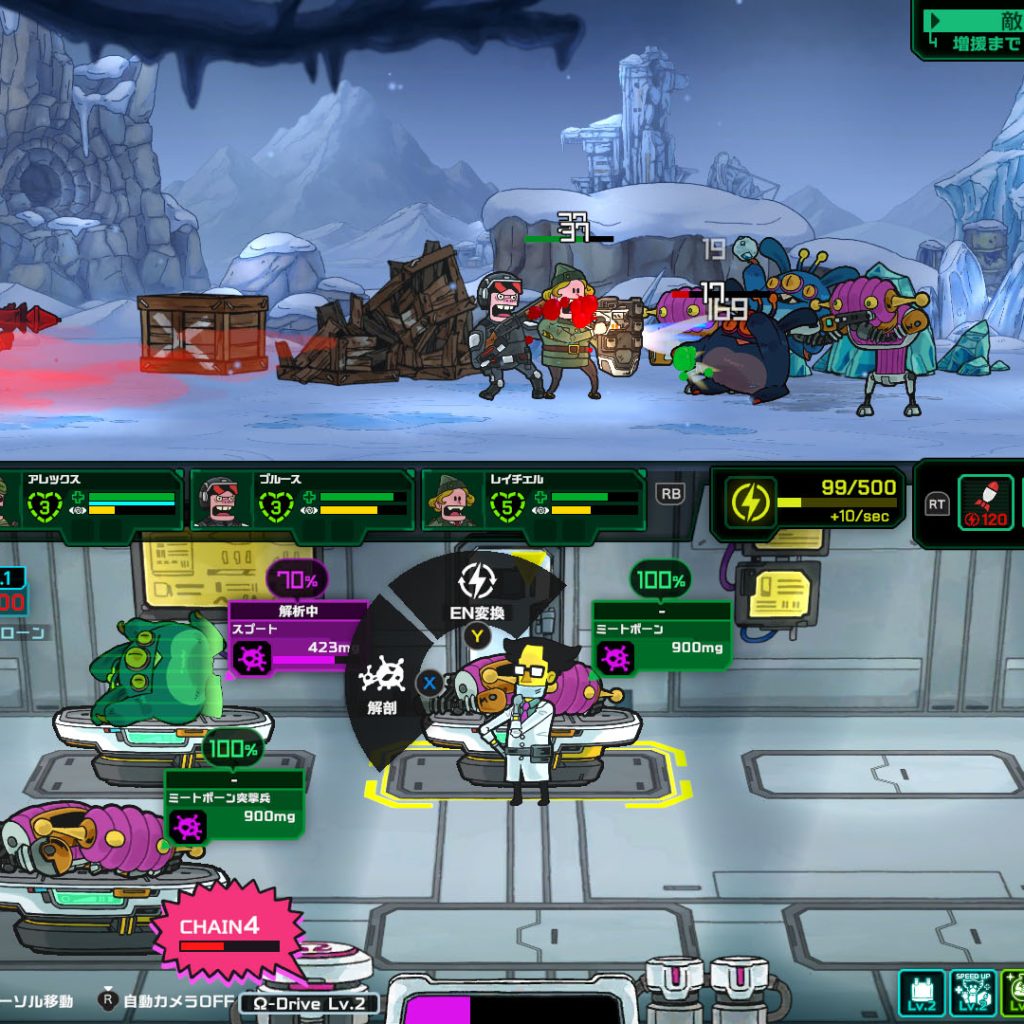1024x1024 pixels.
Task: Click the lightning energy icon
Action: click(748, 502)
